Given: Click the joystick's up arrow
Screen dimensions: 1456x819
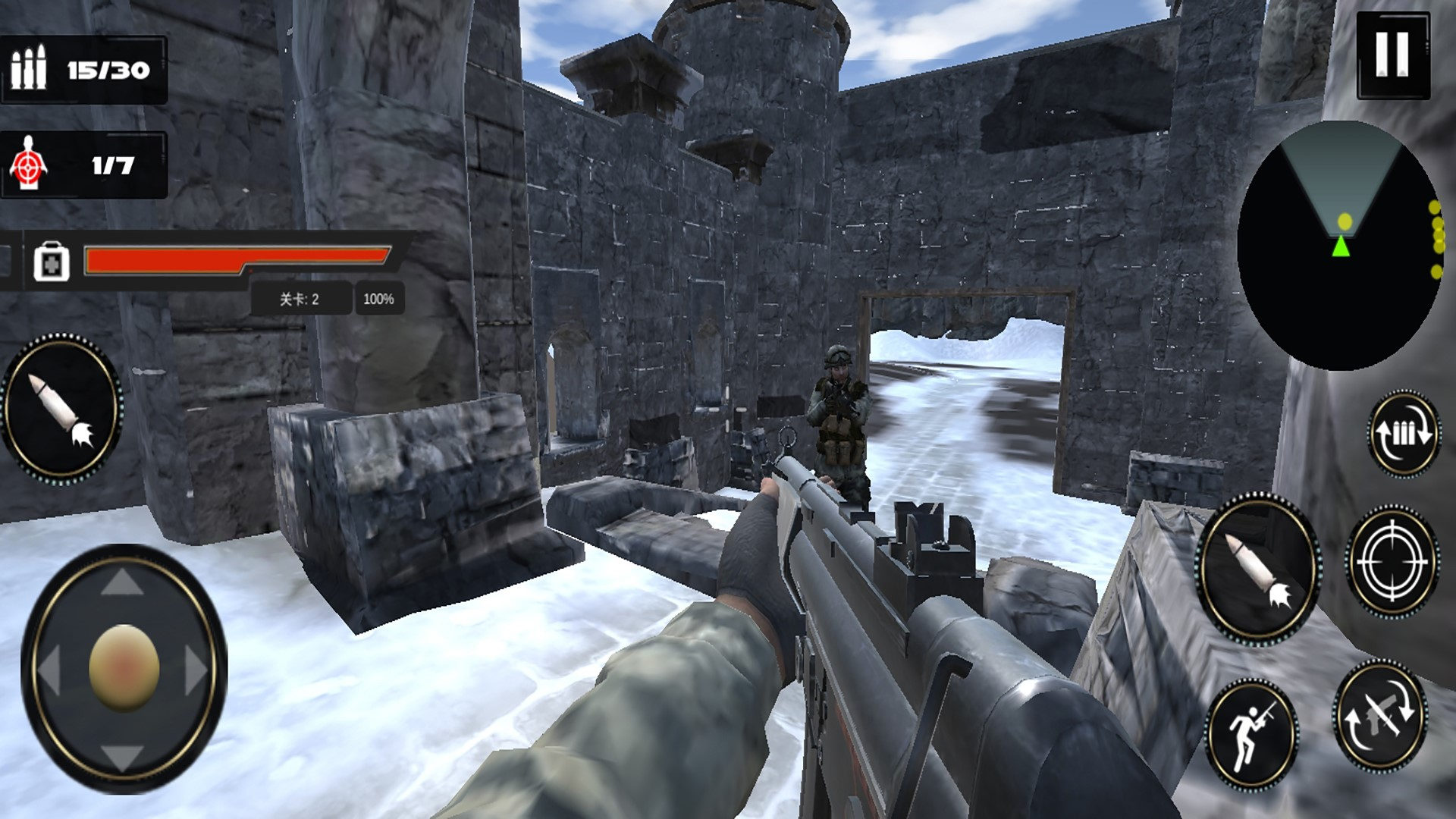Looking at the screenshot, I should (122, 583).
